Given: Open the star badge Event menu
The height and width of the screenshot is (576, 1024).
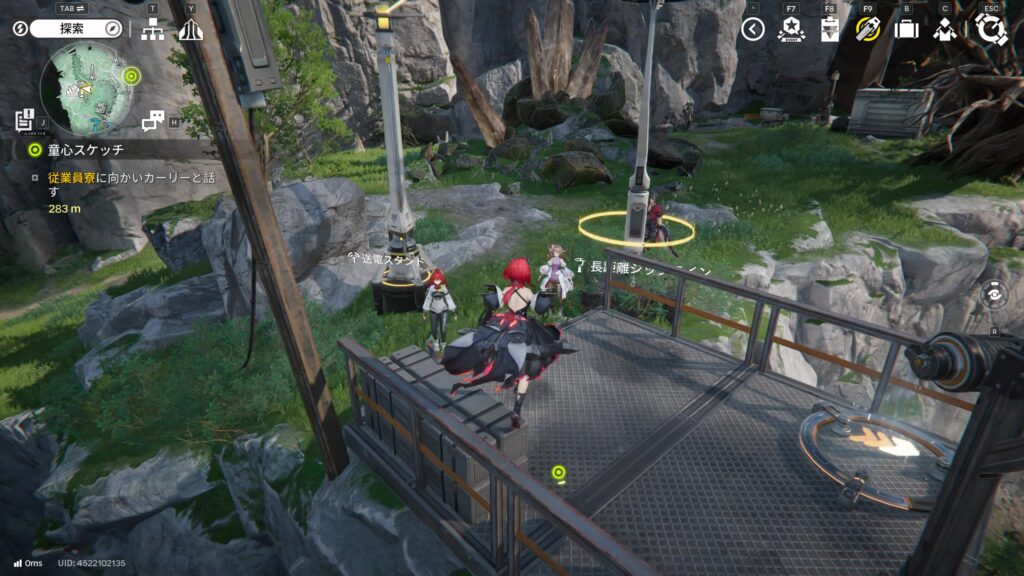Looking at the screenshot, I should [791, 29].
